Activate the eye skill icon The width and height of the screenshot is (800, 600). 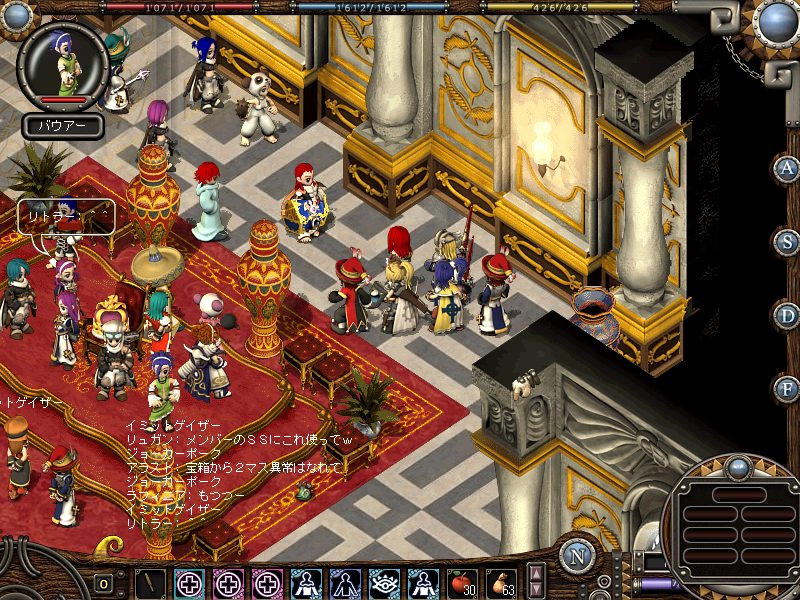(385, 583)
